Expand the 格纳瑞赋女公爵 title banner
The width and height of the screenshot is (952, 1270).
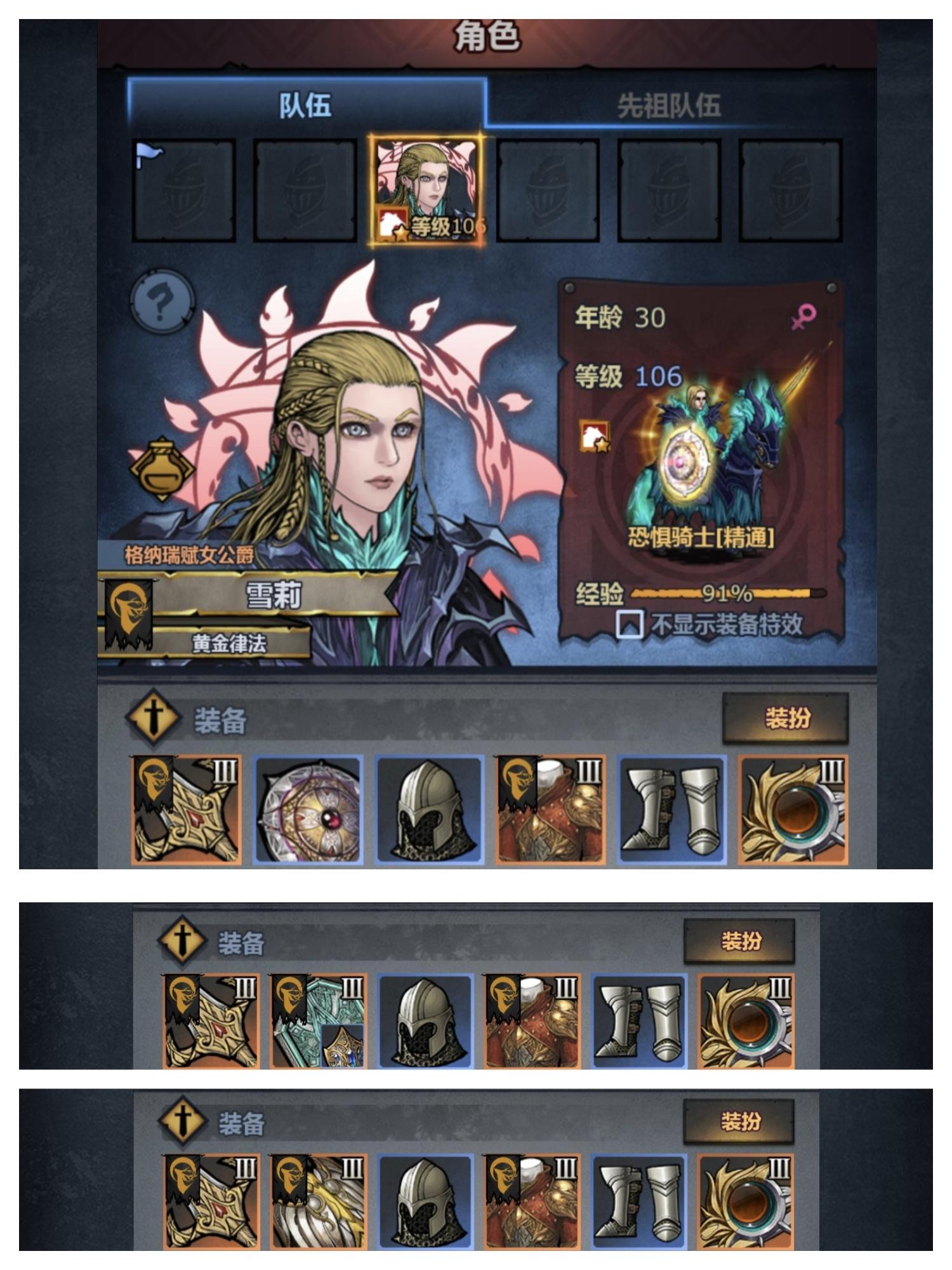(x=188, y=554)
